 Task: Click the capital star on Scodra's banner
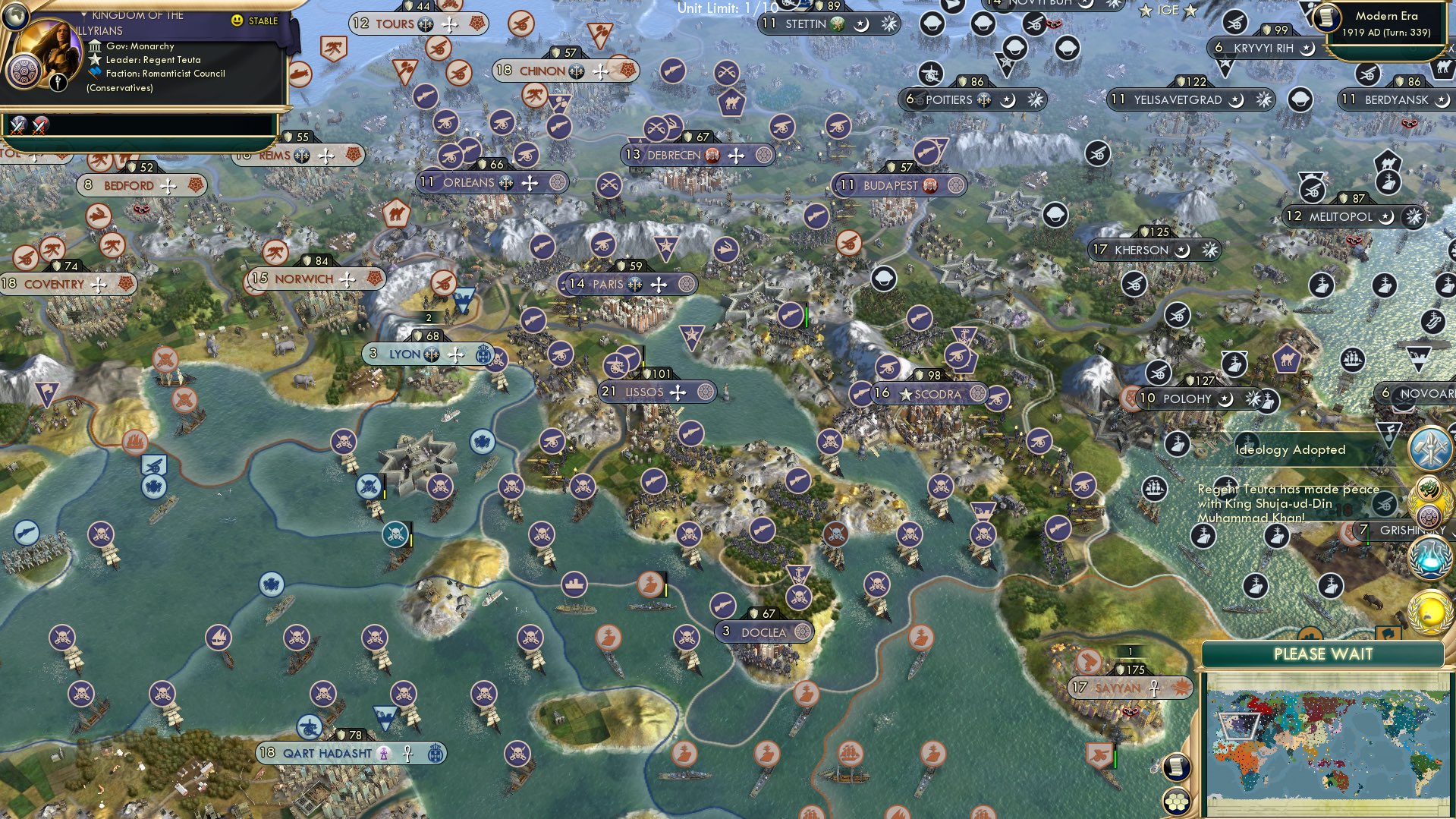click(904, 395)
